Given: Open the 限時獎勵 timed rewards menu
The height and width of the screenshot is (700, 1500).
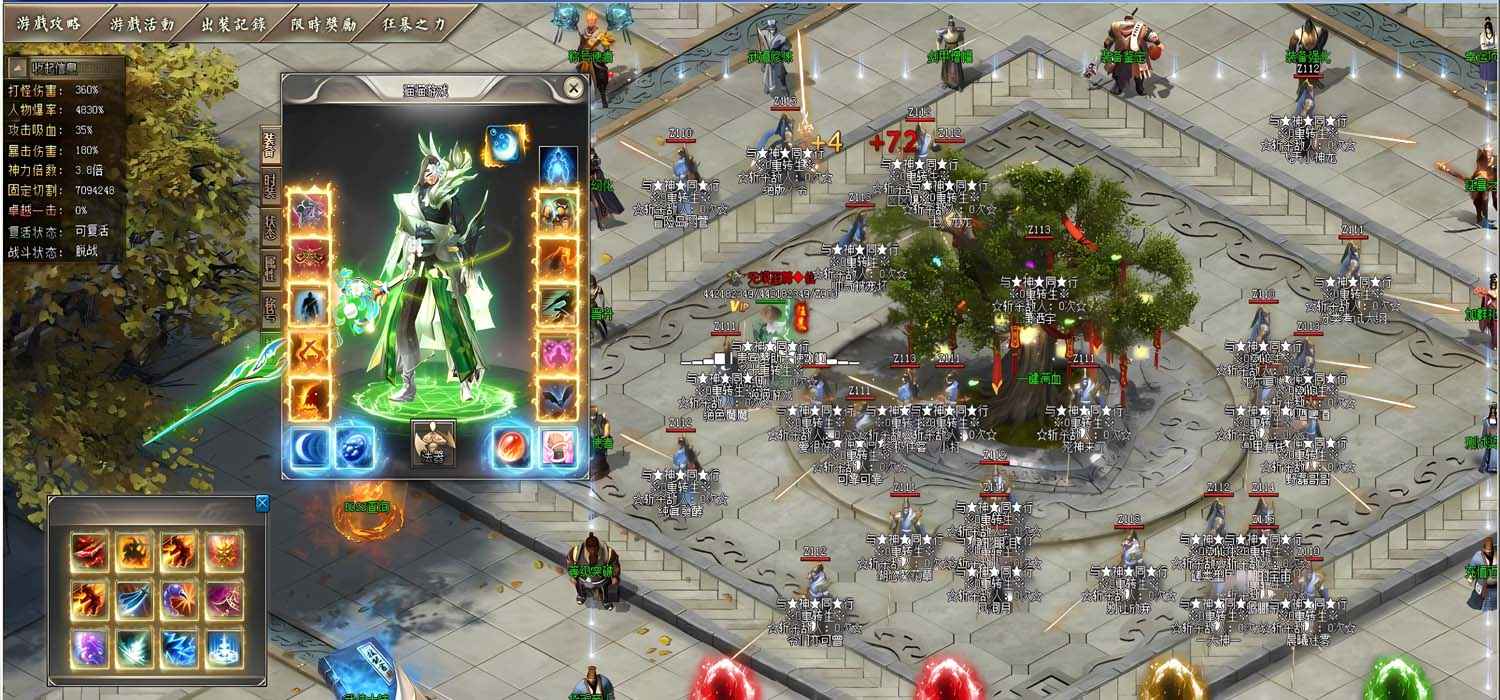Looking at the screenshot, I should [x=323, y=24].
